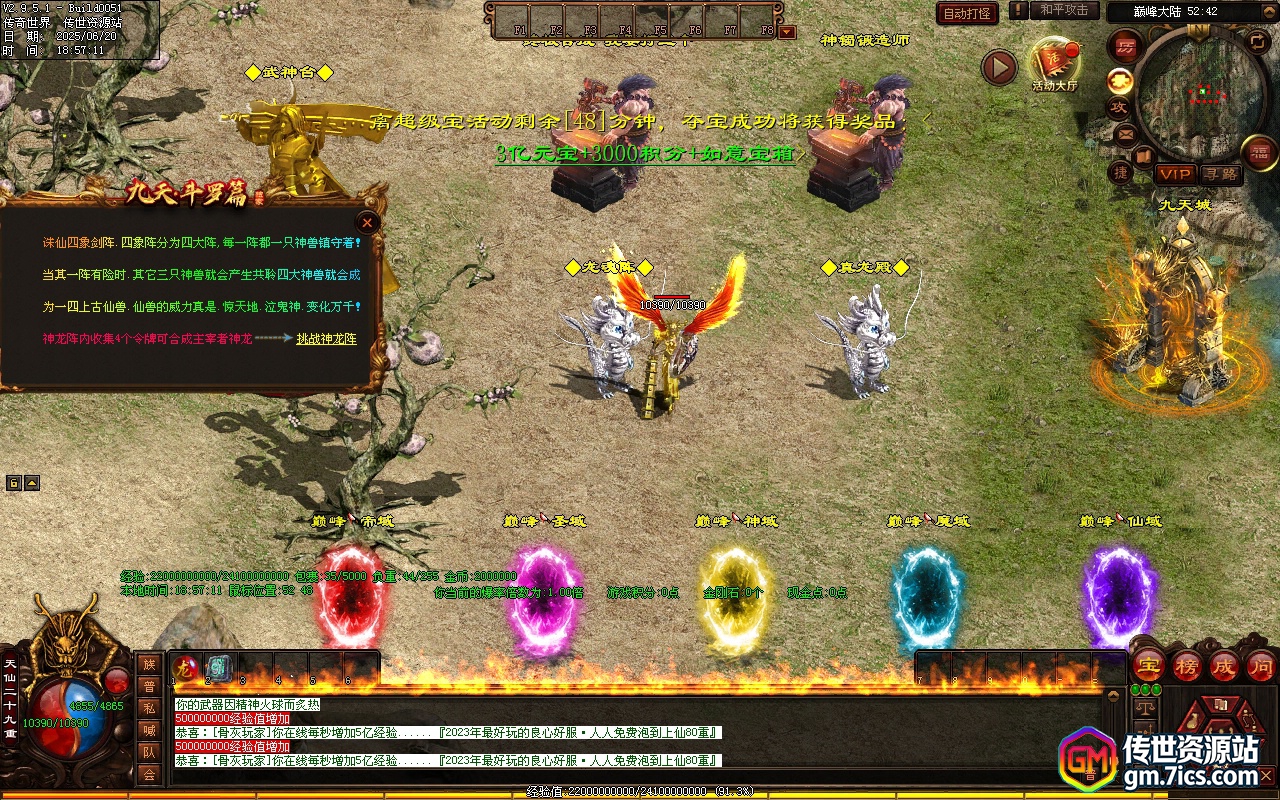Open the mail envelope icon
Screen dimensions: 1280x800
(x=1126, y=133)
